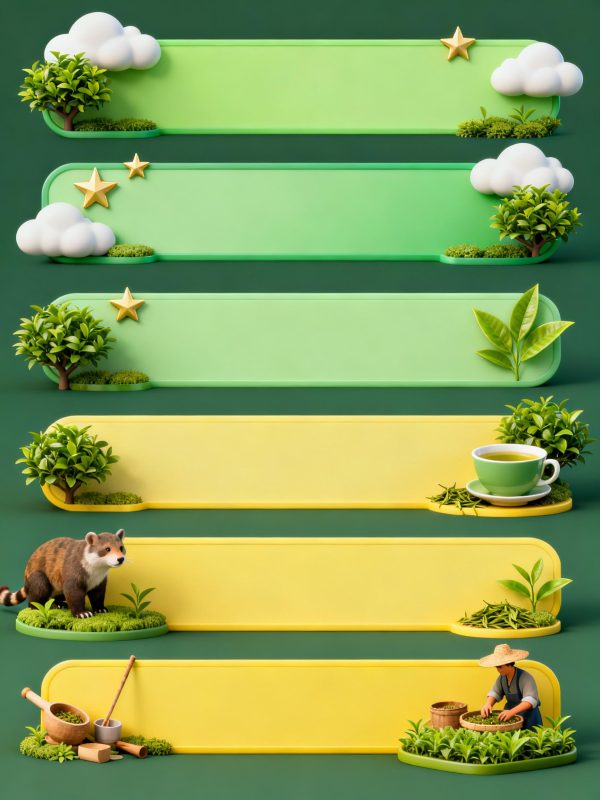Viewport: 600px width, 800px height.
Task: Open the yellow banner with the tea farmer
Action: 260,705
